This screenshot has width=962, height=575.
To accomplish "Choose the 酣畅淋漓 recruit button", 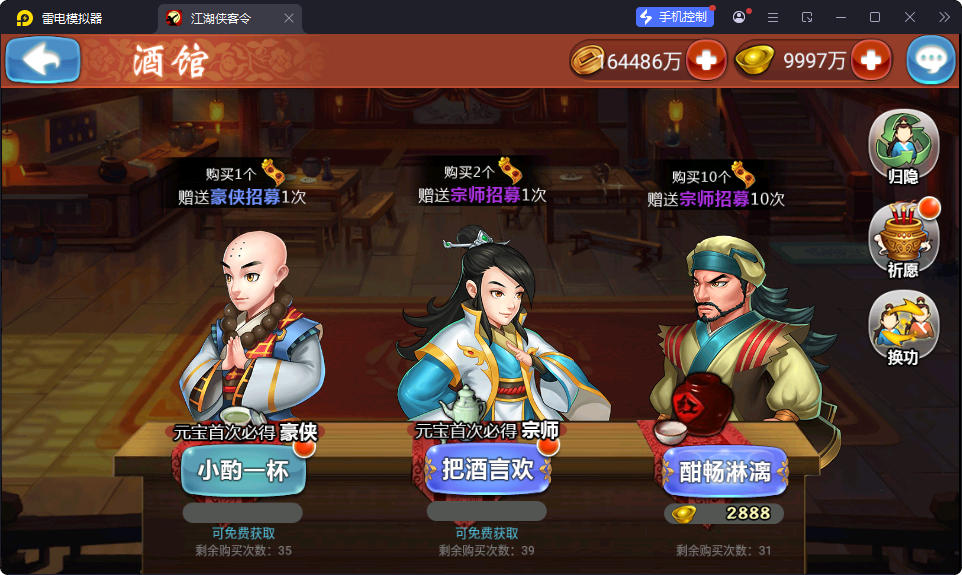I will pyautogui.click(x=724, y=472).
